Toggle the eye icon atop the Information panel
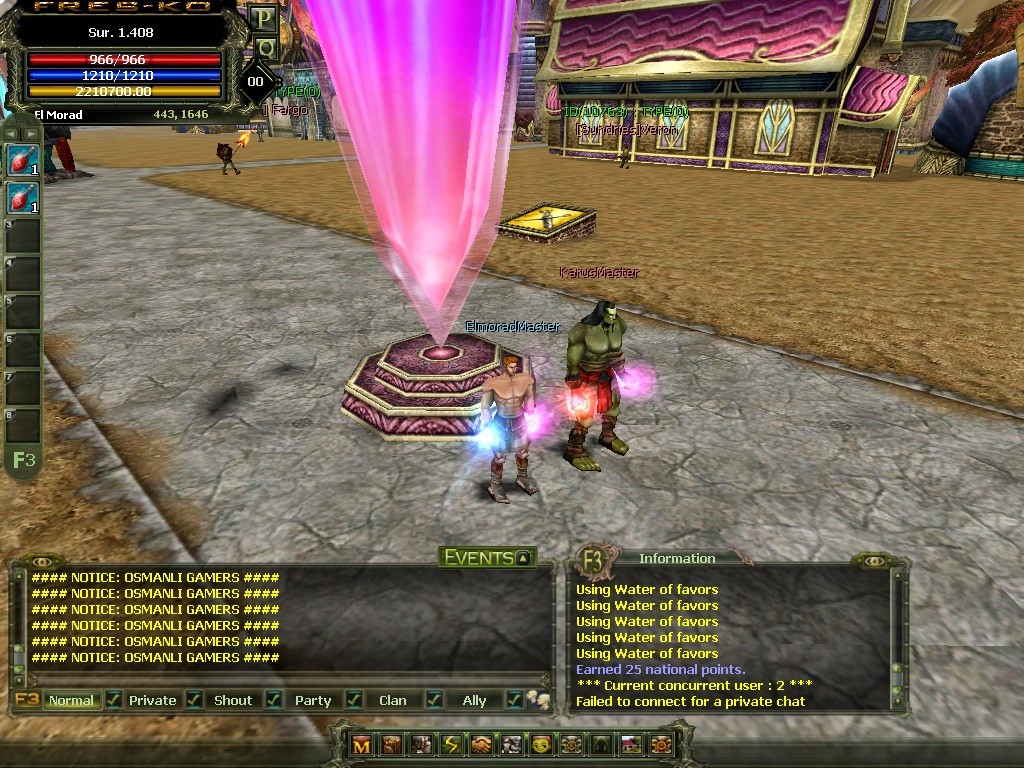 point(876,562)
